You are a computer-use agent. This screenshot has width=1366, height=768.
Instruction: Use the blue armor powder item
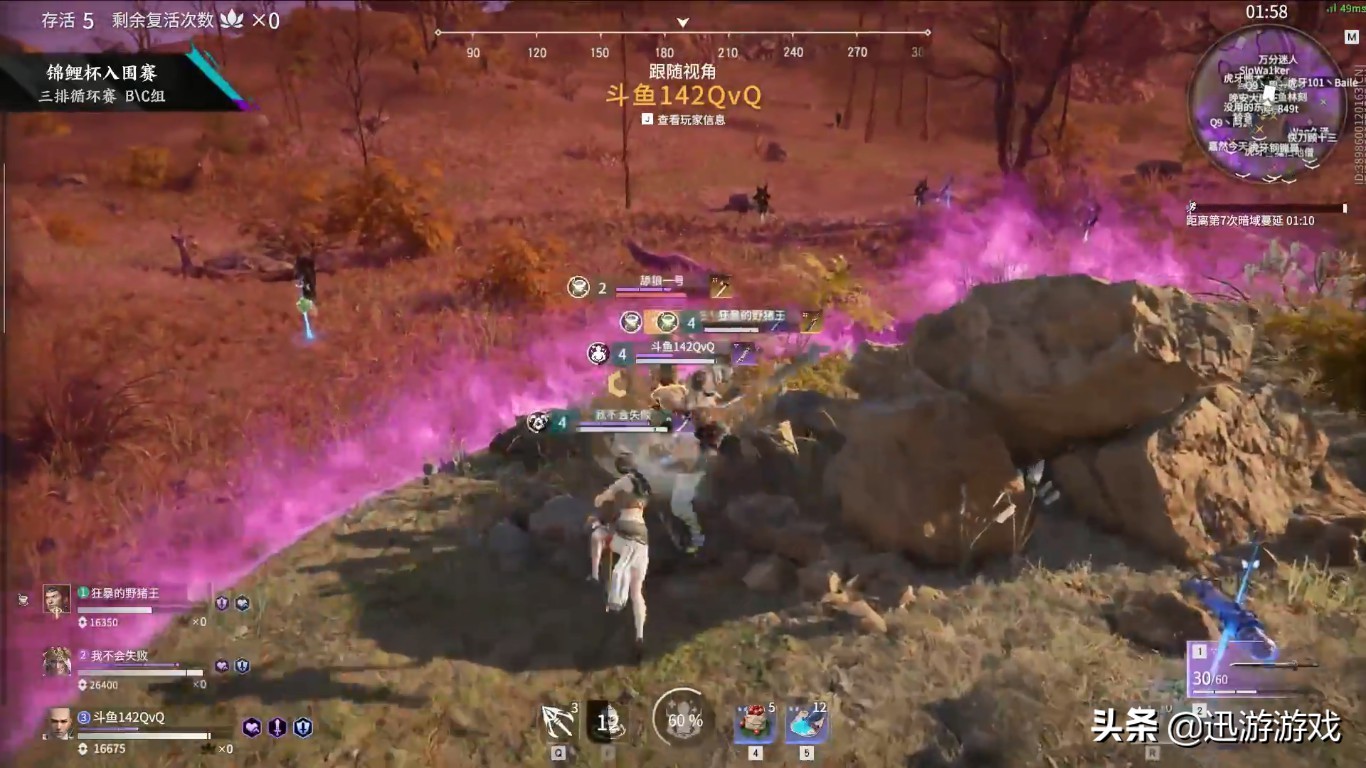tap(806, 722)
